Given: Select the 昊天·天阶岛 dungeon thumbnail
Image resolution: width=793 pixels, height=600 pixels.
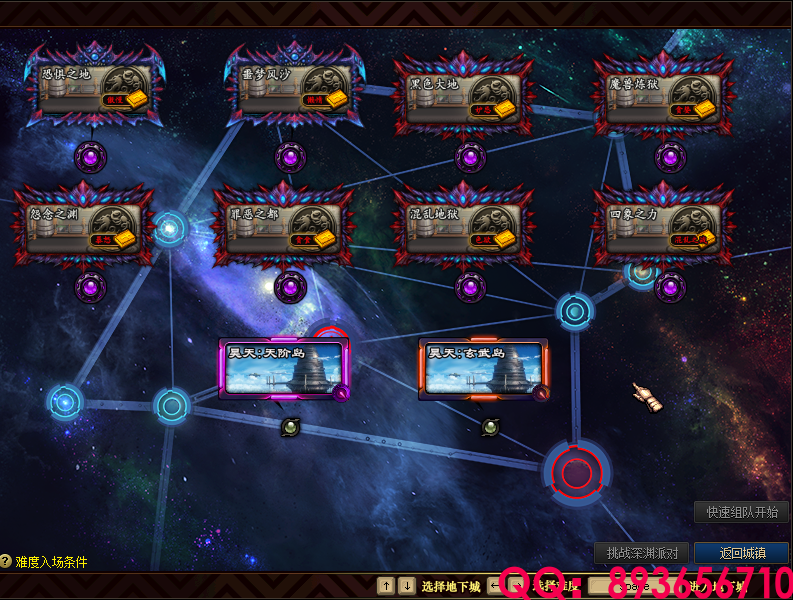Looking at the screenshot, I should [x=285, y=369].
